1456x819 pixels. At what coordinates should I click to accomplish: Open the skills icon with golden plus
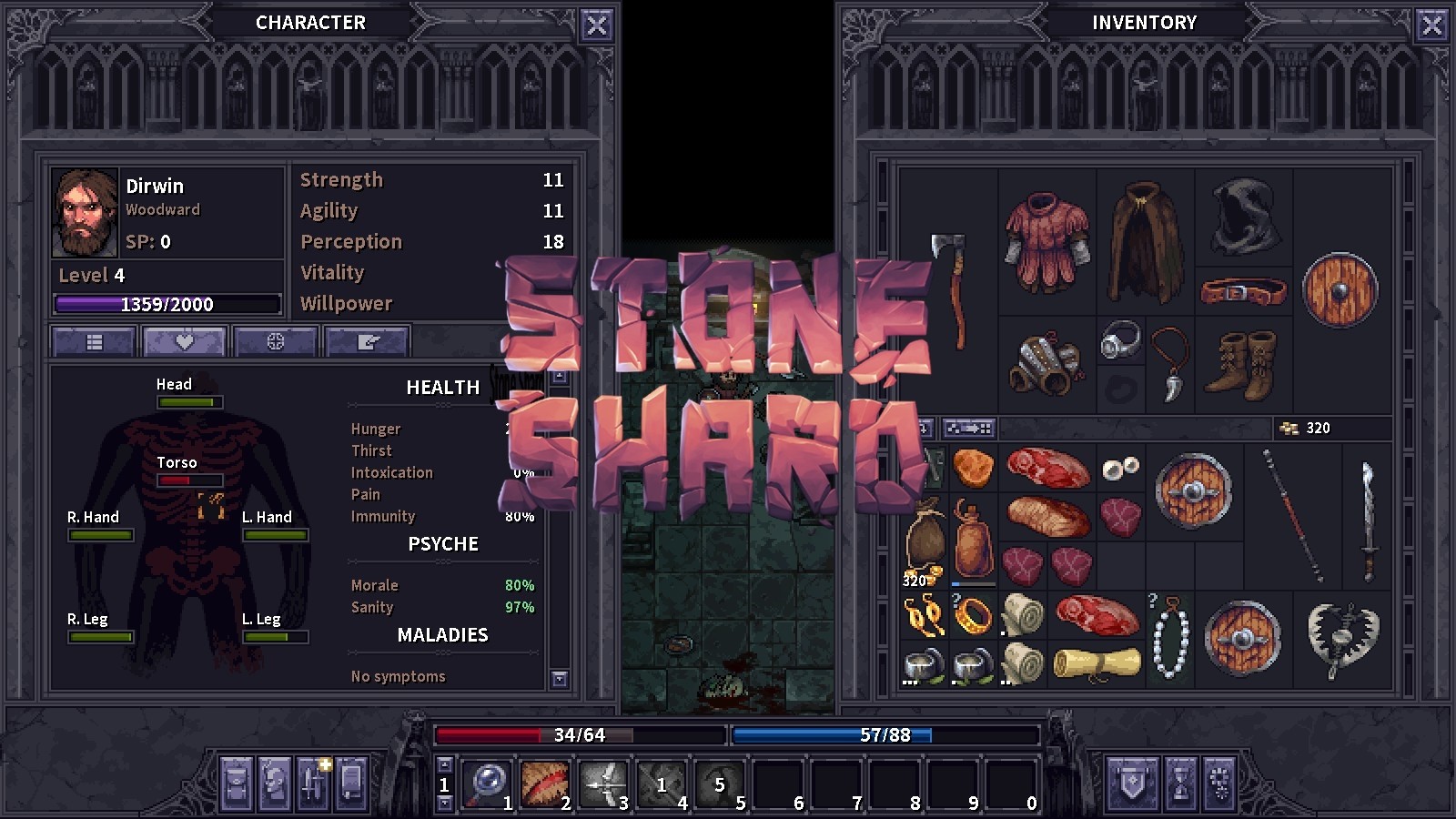click(x=314, y=784)
